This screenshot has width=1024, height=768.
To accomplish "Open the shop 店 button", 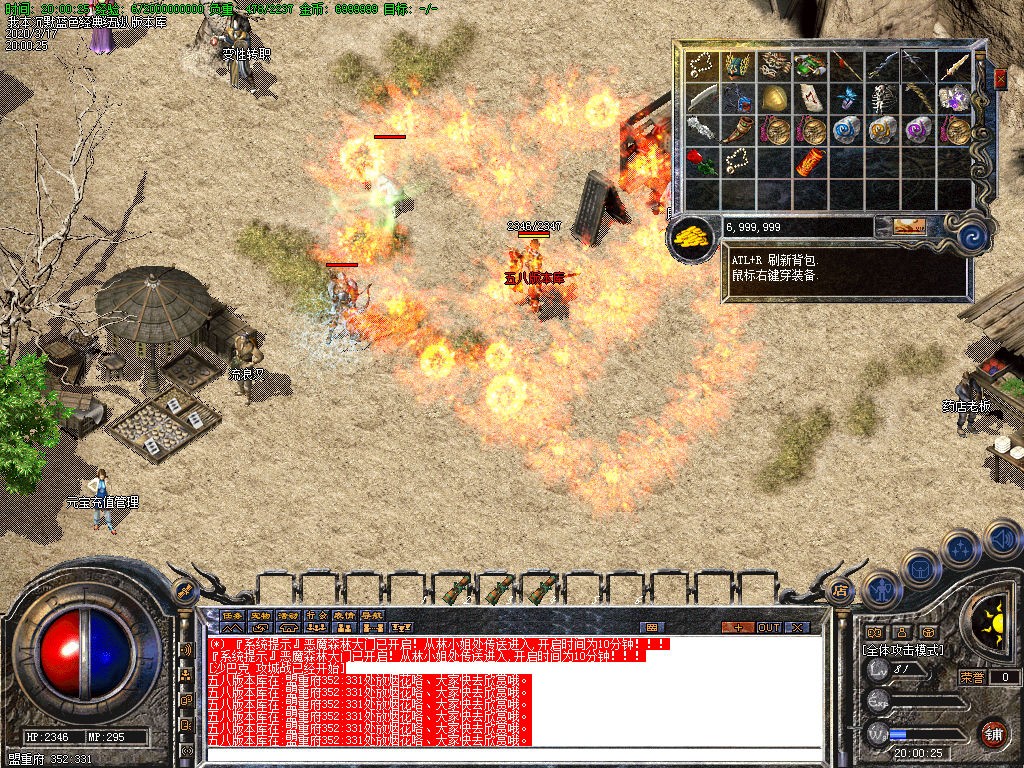I will (x=839, y=590).
